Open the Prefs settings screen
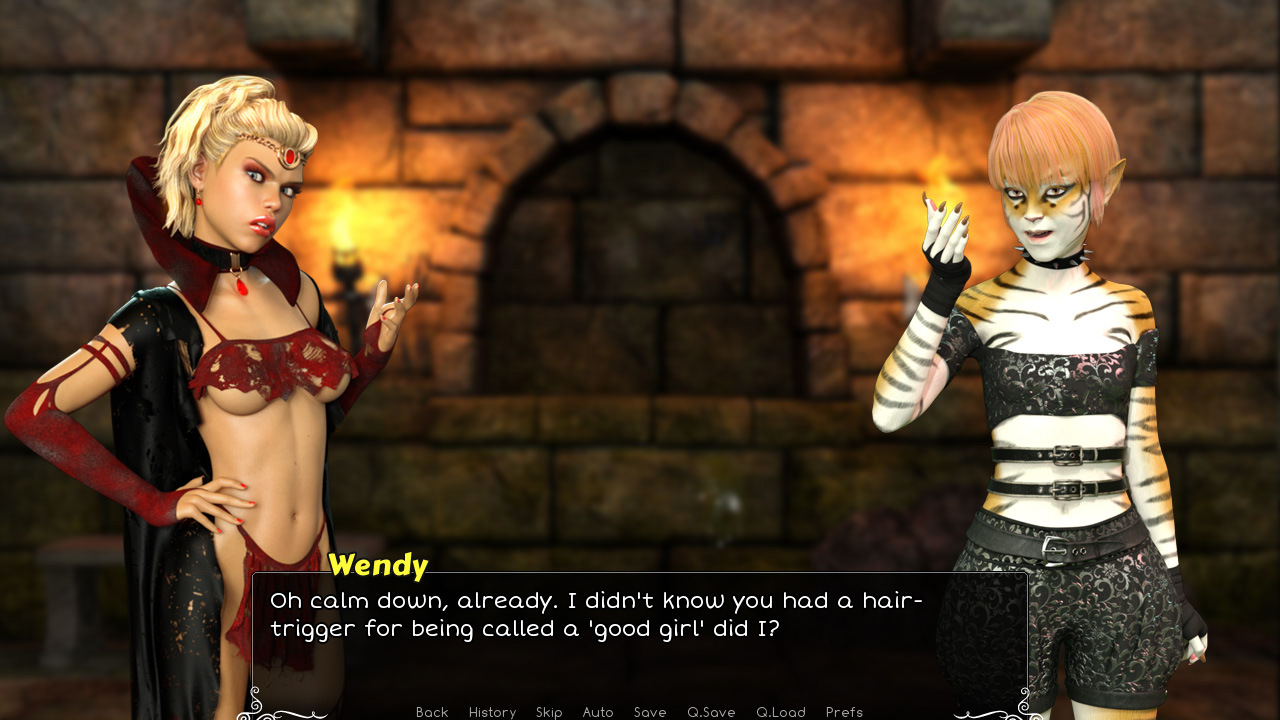The height and width of the screenshot is (720, 1280). click(x=844, y=712)
